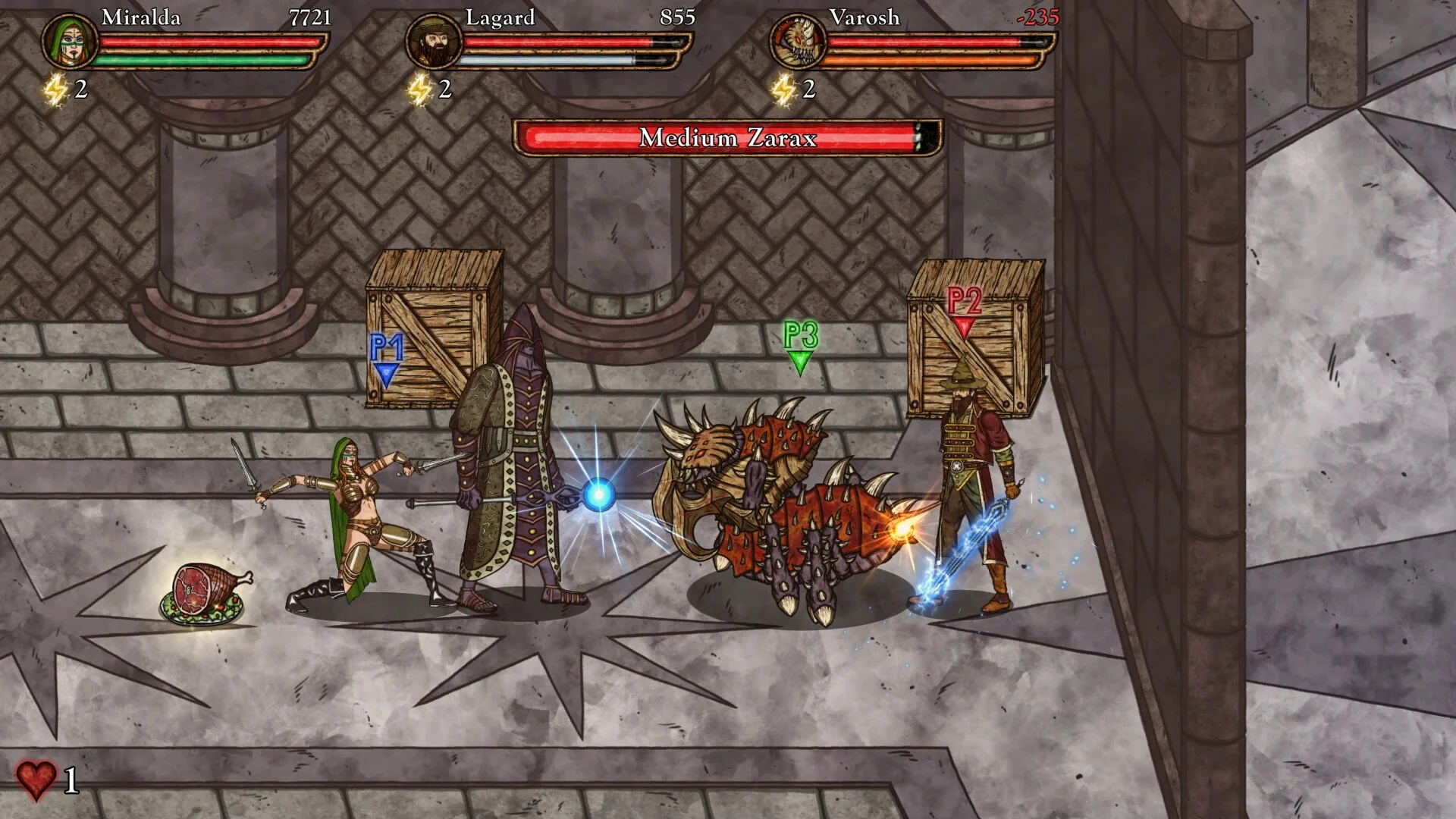This screenshot has height=819, width=1456.
Task: Click Varosh's lightning bolt special icon
Action: coord(783,90)
